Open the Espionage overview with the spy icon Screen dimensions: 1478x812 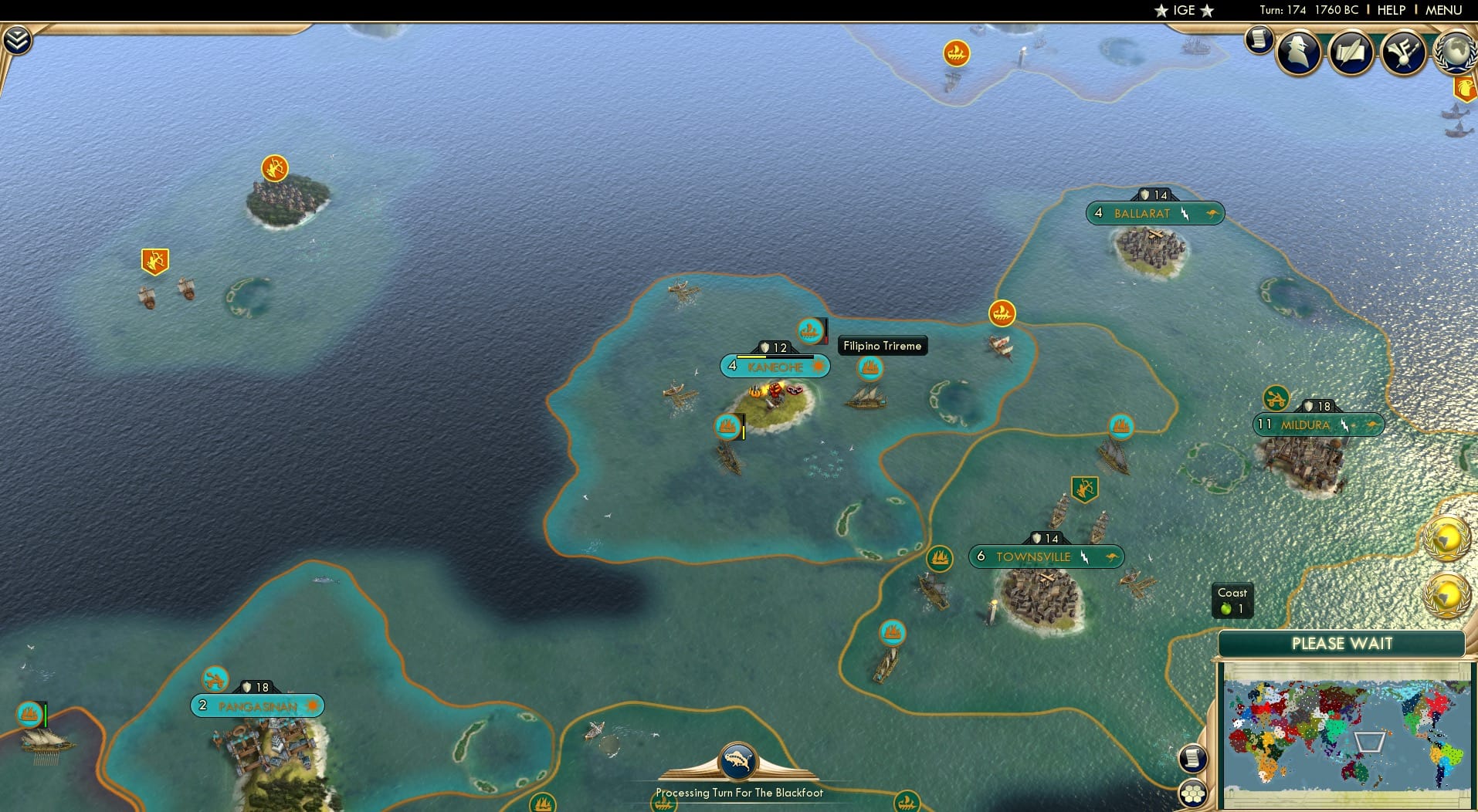coord(1299,51)
